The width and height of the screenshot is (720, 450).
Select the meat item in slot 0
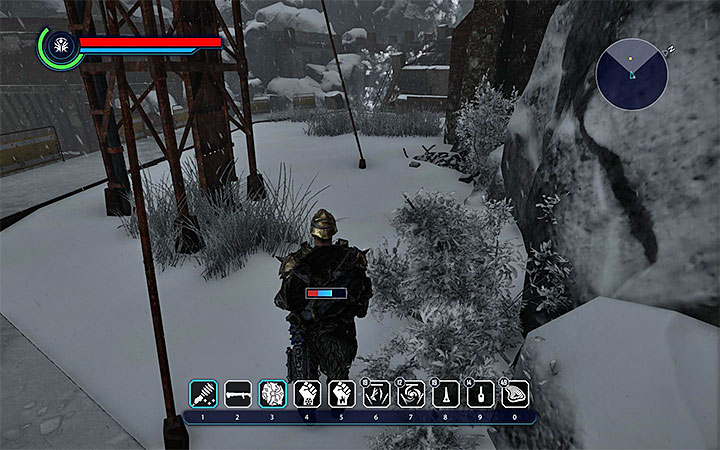(x=514, y=393)
